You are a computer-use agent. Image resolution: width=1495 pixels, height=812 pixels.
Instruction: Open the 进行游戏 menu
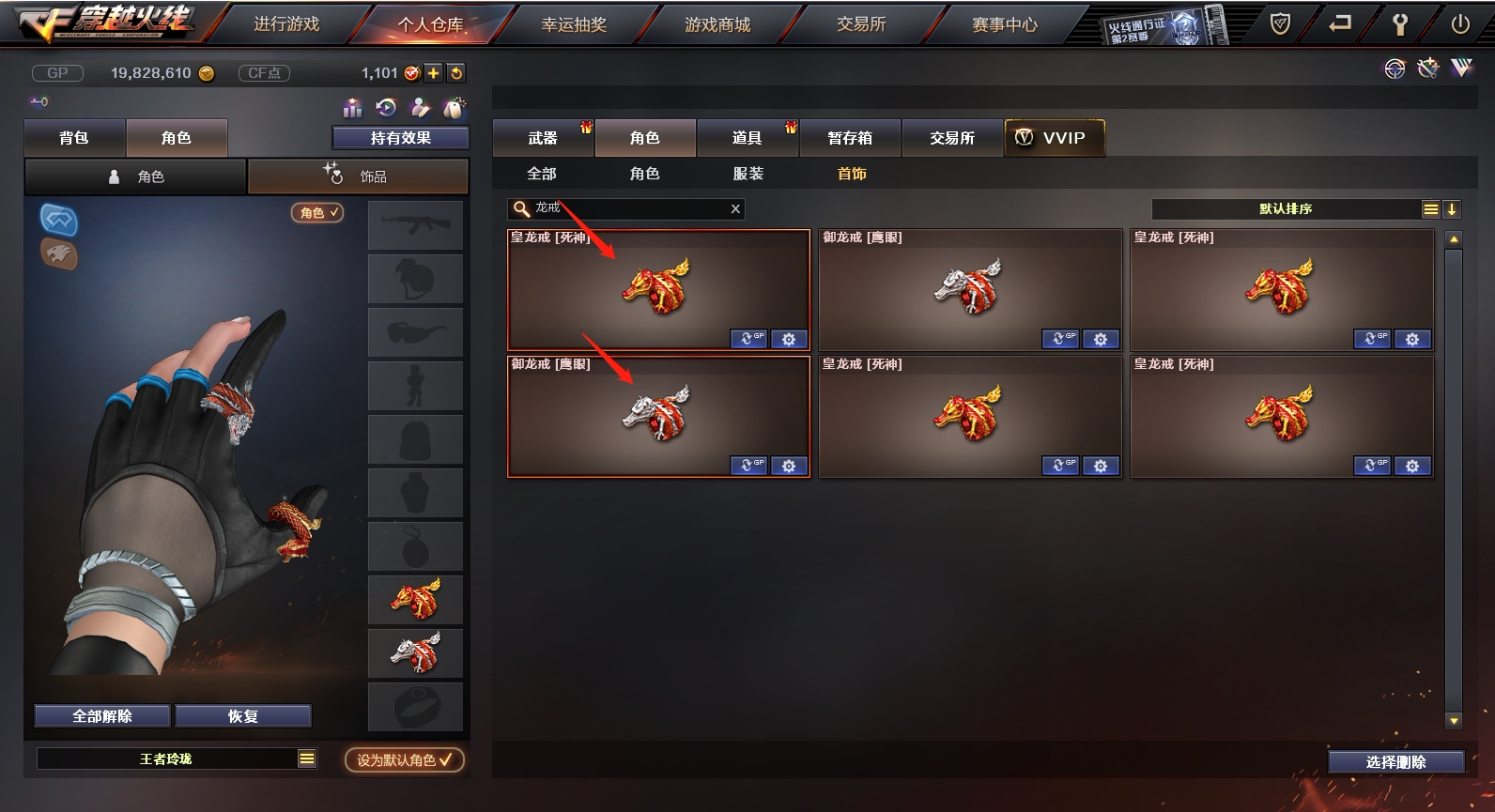click(x=286, y=24)
